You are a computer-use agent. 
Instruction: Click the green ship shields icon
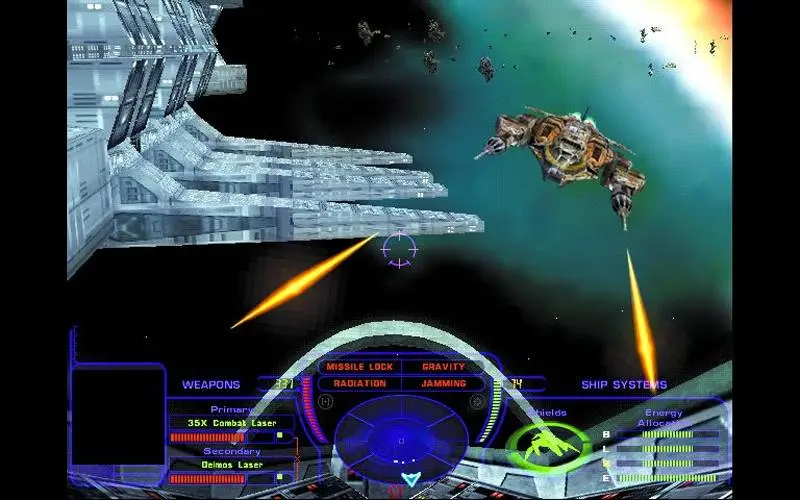point(548,445)
